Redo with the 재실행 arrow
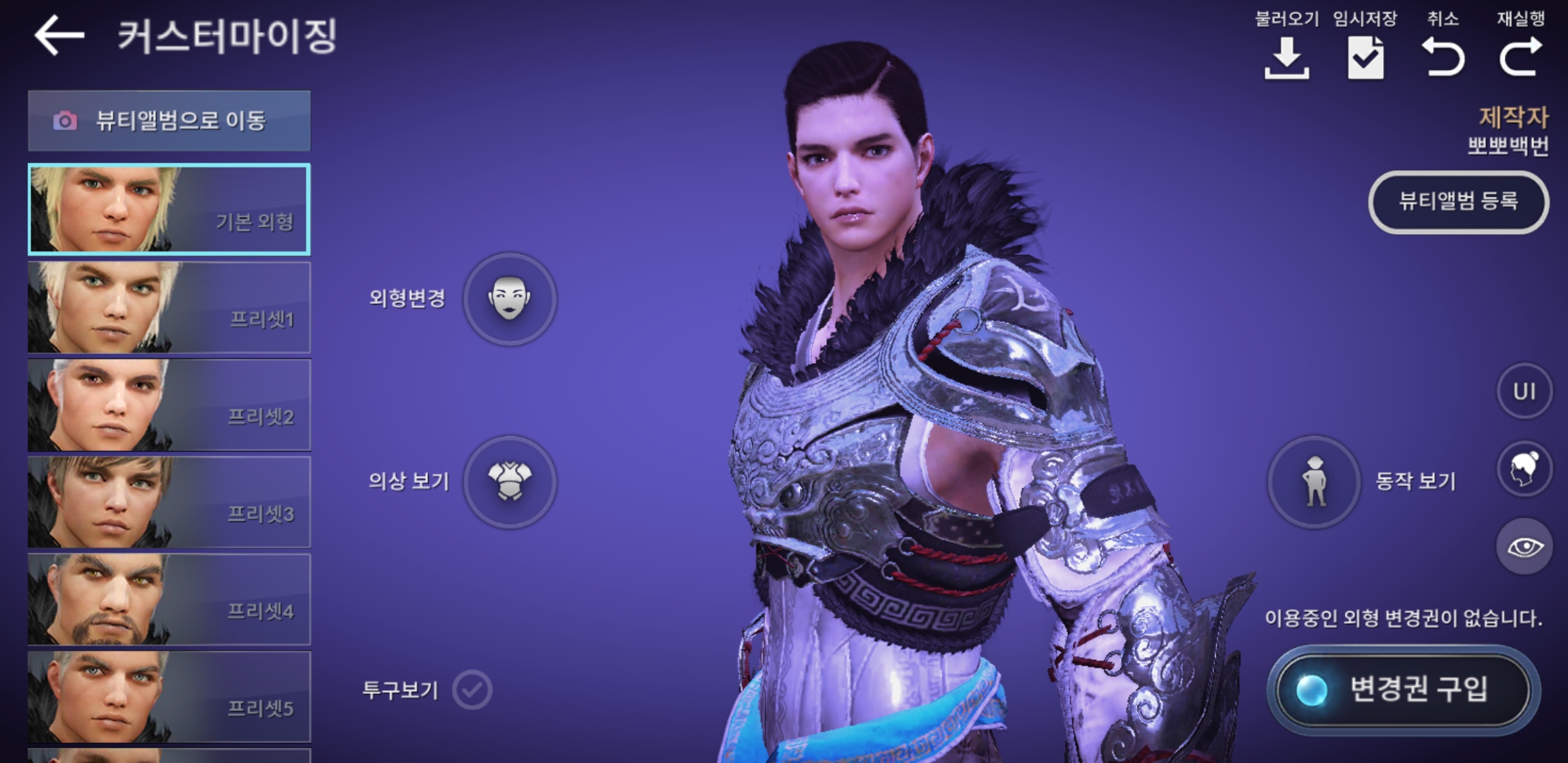This screenshot has height=763, width=1568. click(1521, 58)
